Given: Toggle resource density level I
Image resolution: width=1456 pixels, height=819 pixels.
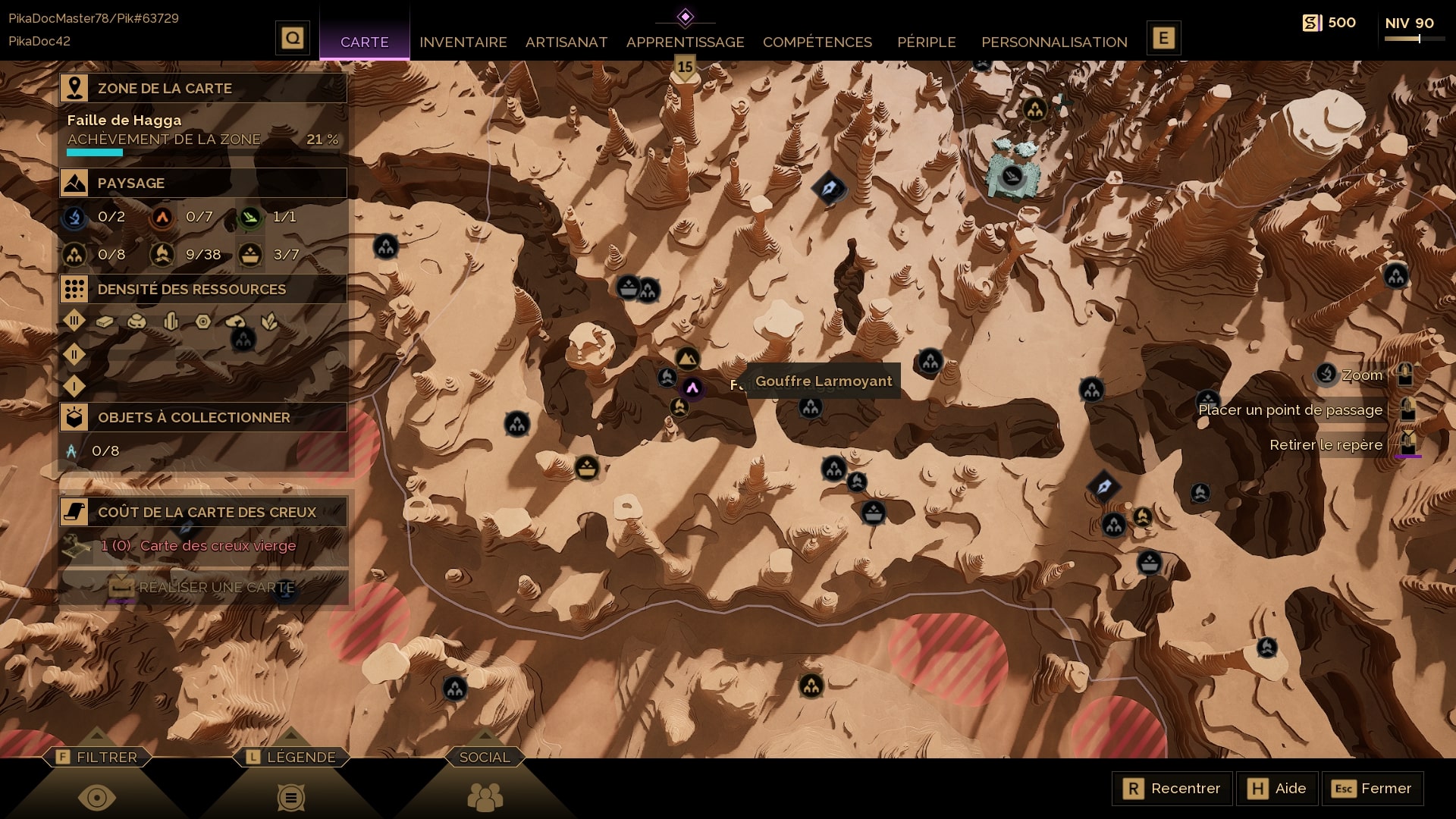Looking at the screenshot, I should pyautogui.click(x=74, y=387).
